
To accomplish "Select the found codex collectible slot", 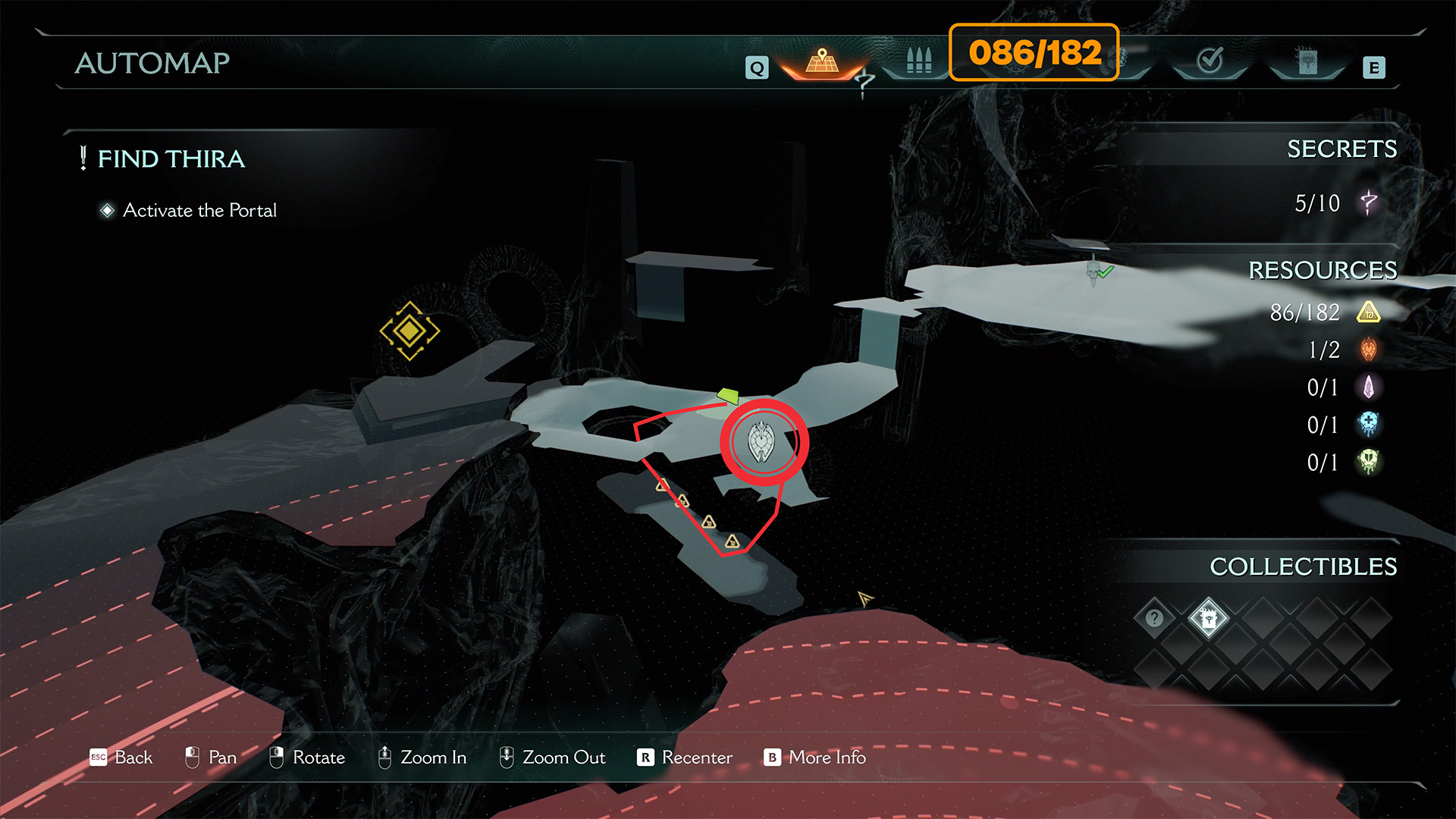I will click(1208, 618).
